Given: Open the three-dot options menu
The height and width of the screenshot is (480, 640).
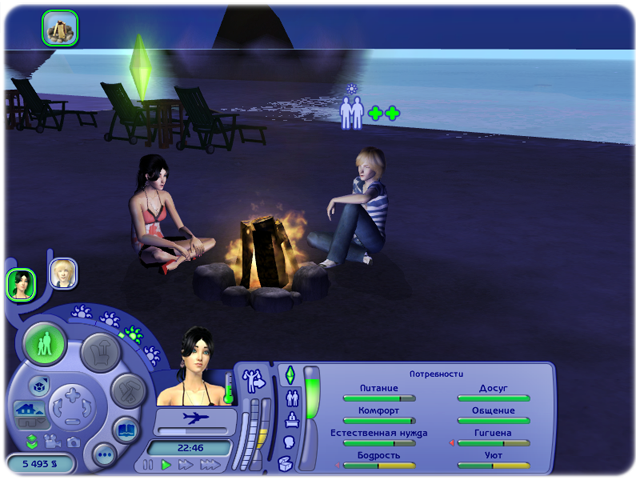Looking at the screenshot, I should pos(104,456).
